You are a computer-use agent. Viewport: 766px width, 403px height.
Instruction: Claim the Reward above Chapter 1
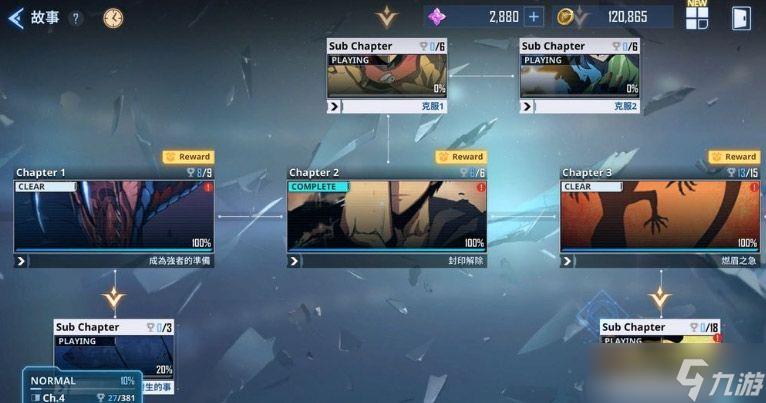pyautogui.click(x=188, y=157)
